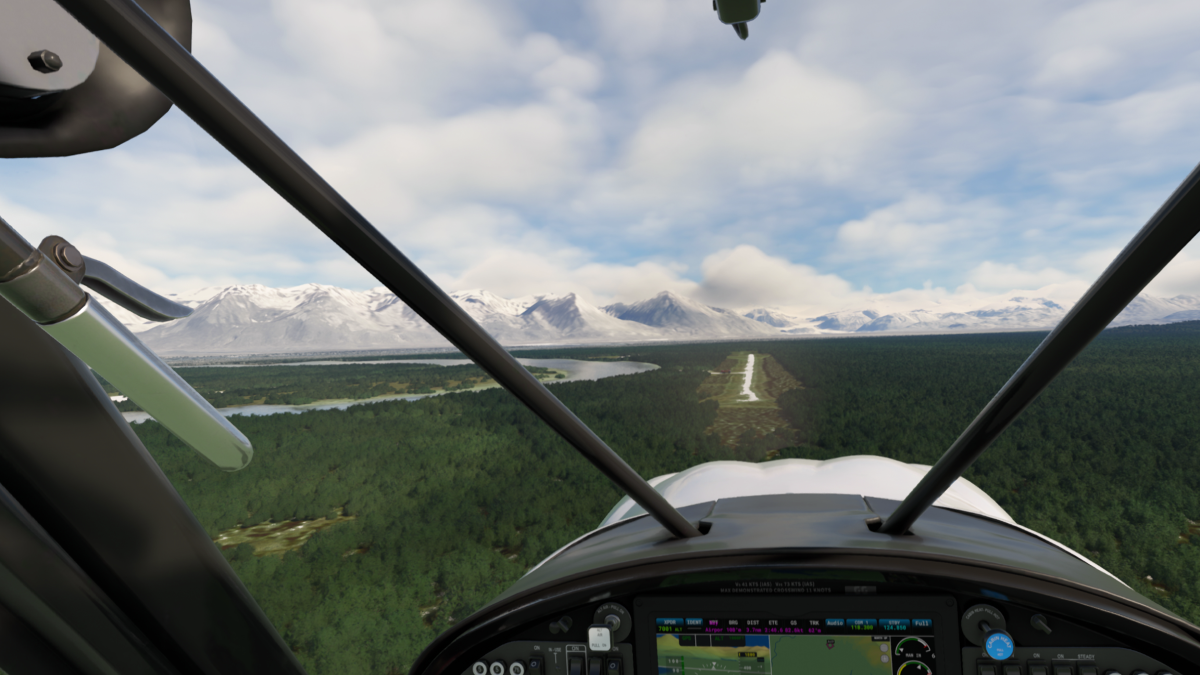
Task: Select the STBY standby frequency field
Action: coord(893,625)
